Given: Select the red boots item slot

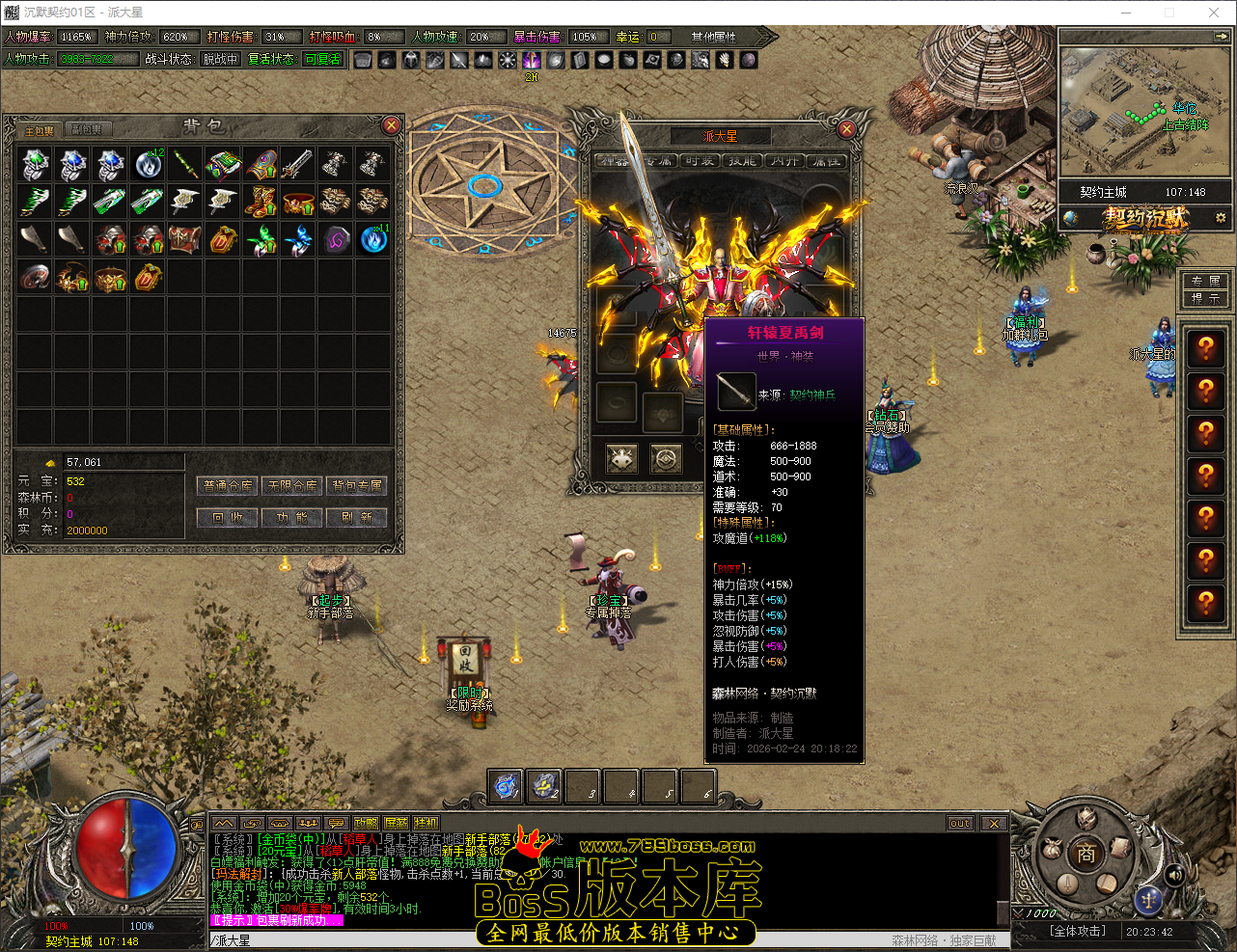Looking at the screenshot, I should (x=261, y=202).
